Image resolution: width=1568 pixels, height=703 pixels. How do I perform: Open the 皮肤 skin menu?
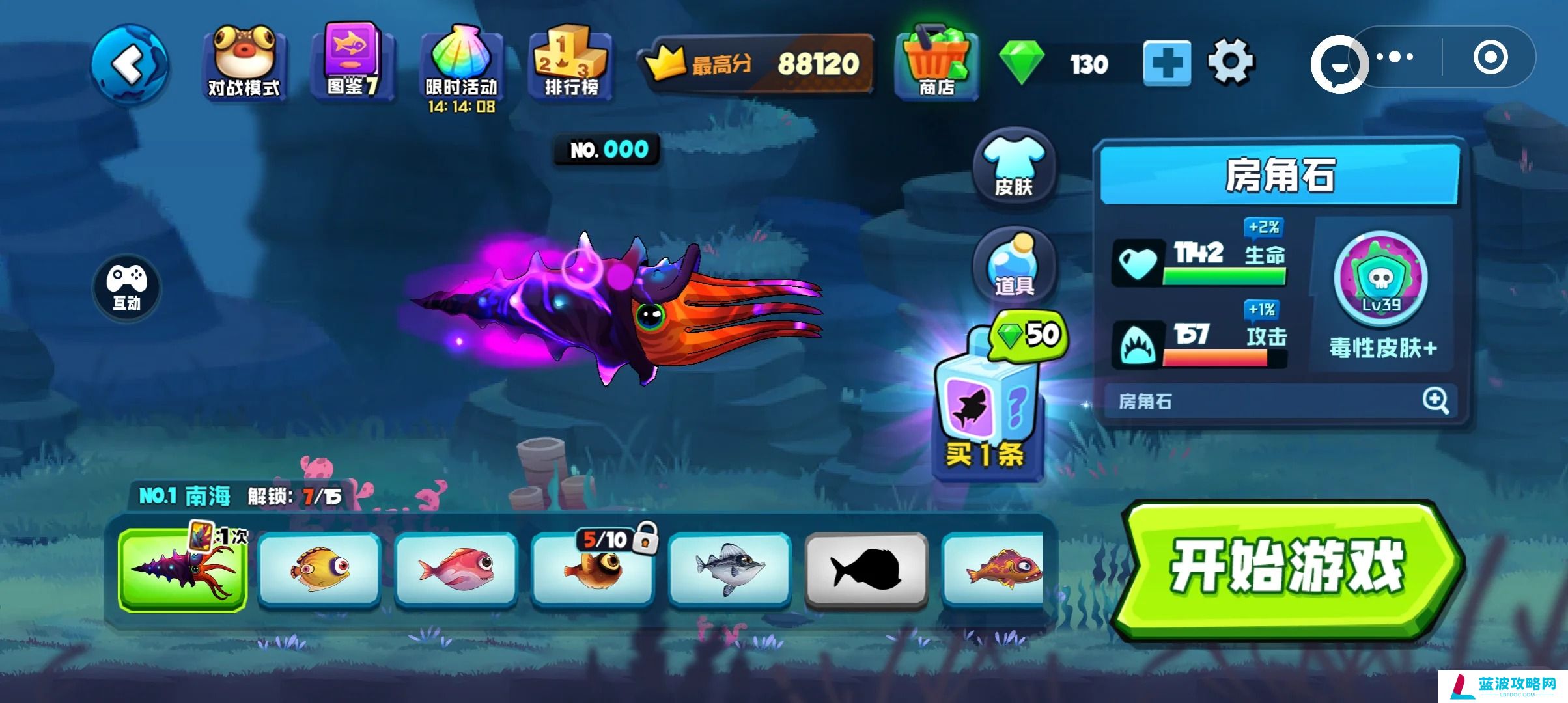click(1013, 167)
